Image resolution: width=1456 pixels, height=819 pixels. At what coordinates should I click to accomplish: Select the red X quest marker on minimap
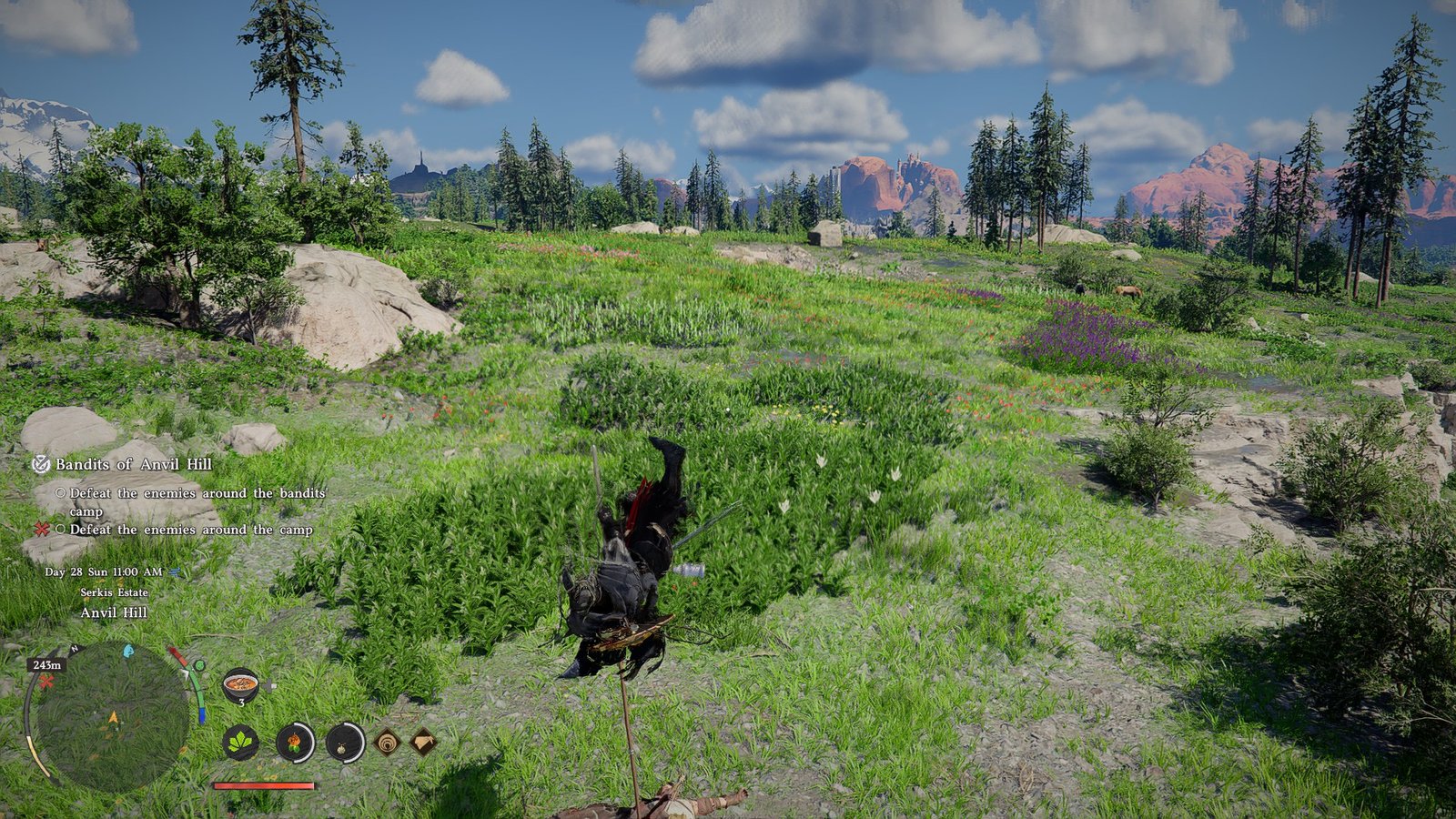pos(45,682)
